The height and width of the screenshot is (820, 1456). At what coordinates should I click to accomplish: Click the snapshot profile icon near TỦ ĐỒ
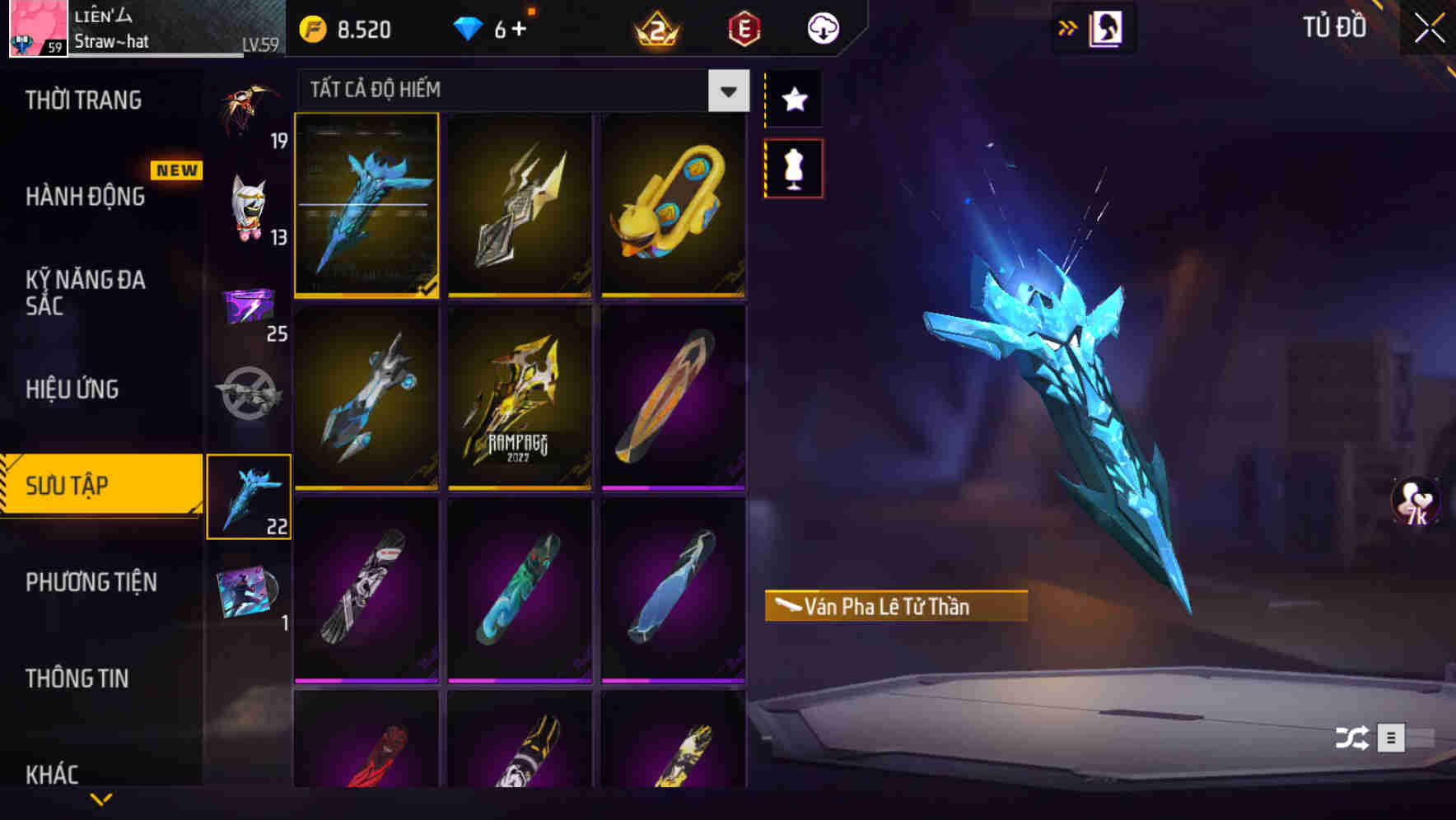pyautogui.click(x=1105, y=27)
